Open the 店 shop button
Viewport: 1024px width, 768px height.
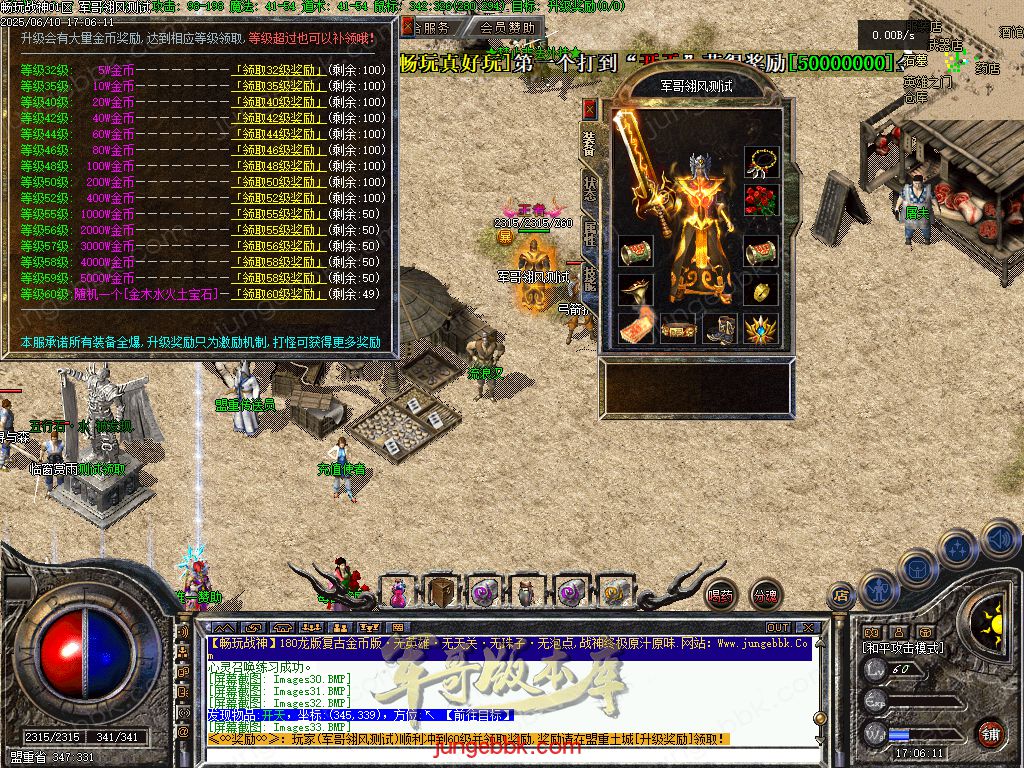pos(841,596)
